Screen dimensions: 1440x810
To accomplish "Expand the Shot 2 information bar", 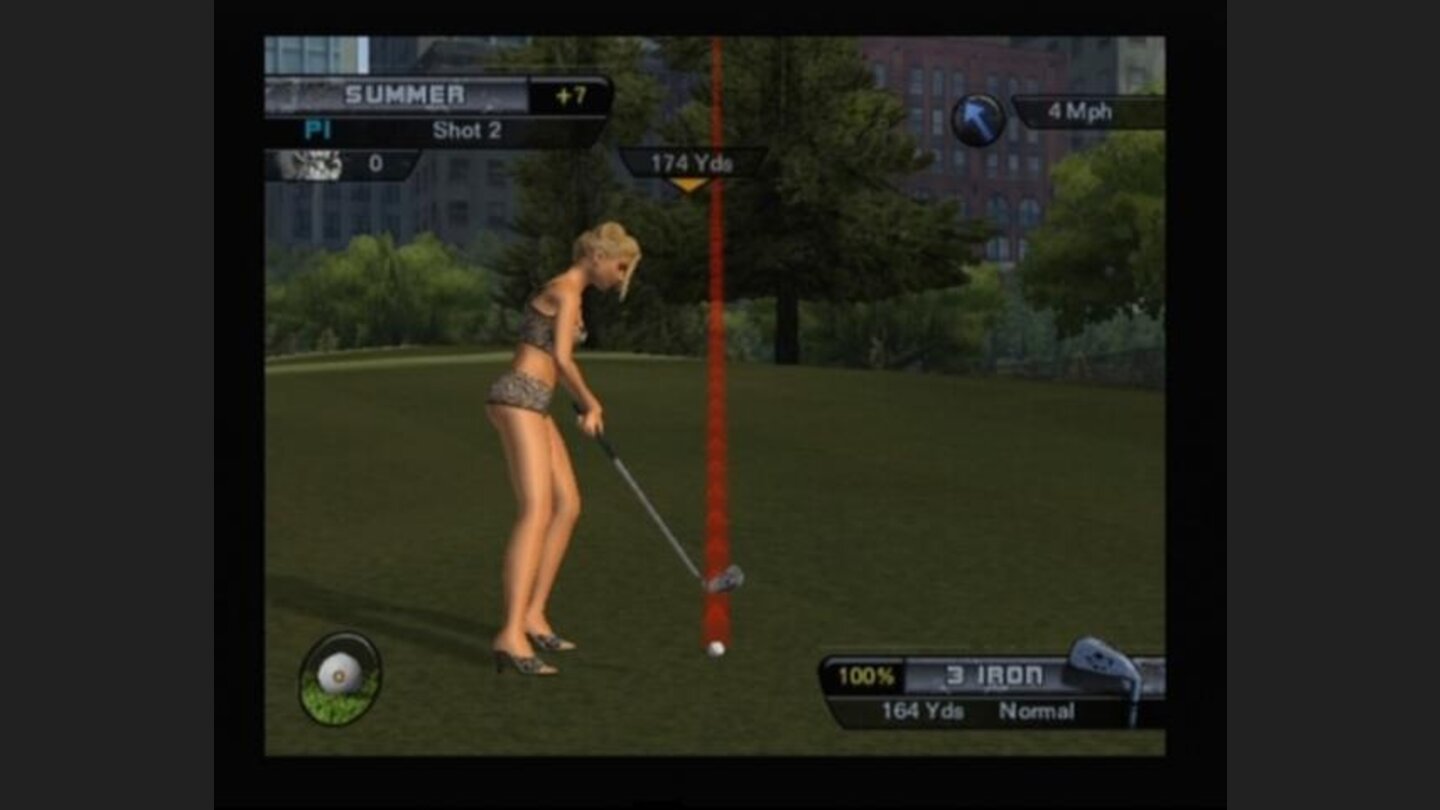I will (468, 130).
